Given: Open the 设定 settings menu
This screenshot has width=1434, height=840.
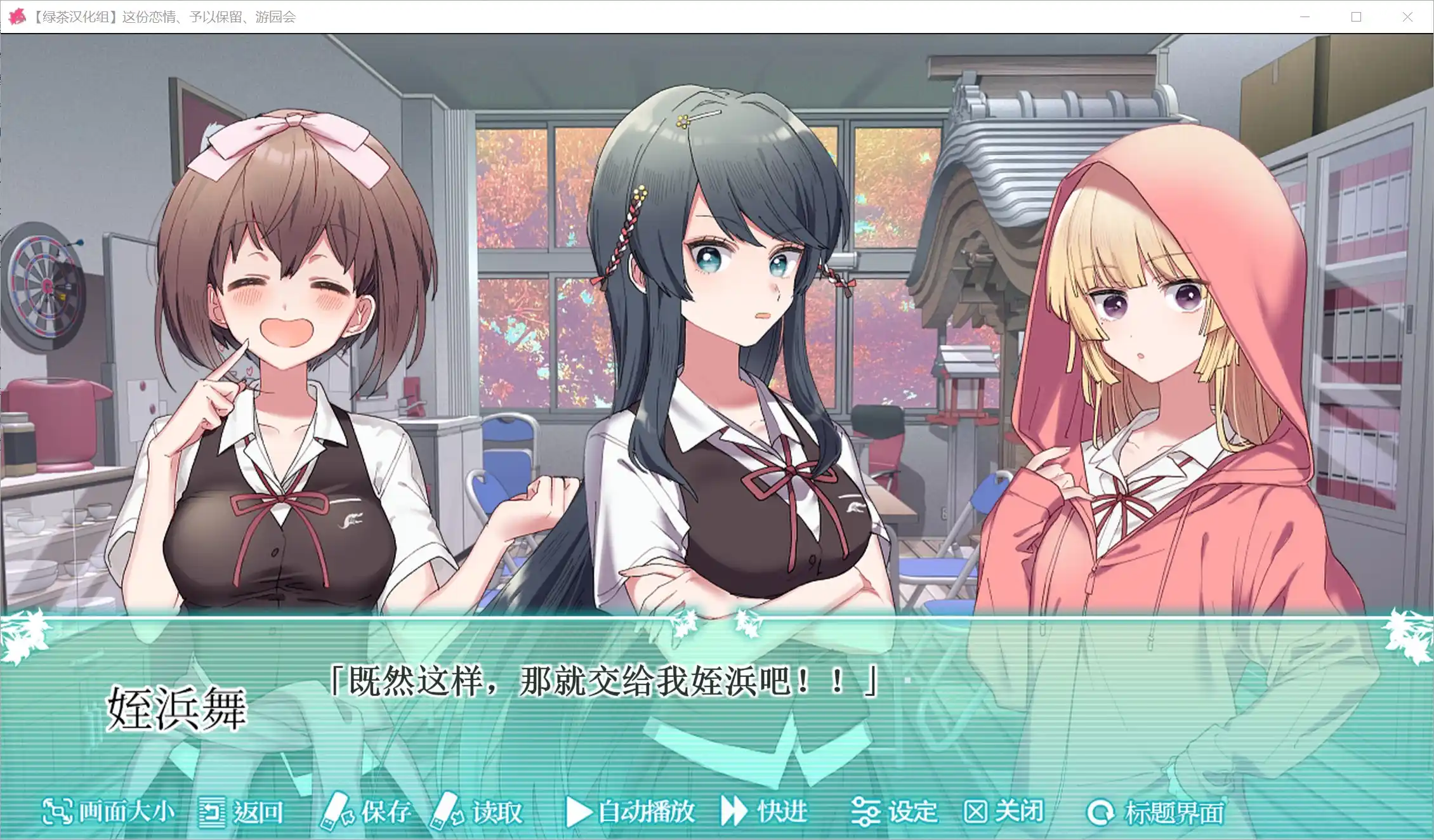Looking at the screenshot, I should point(894,811).
